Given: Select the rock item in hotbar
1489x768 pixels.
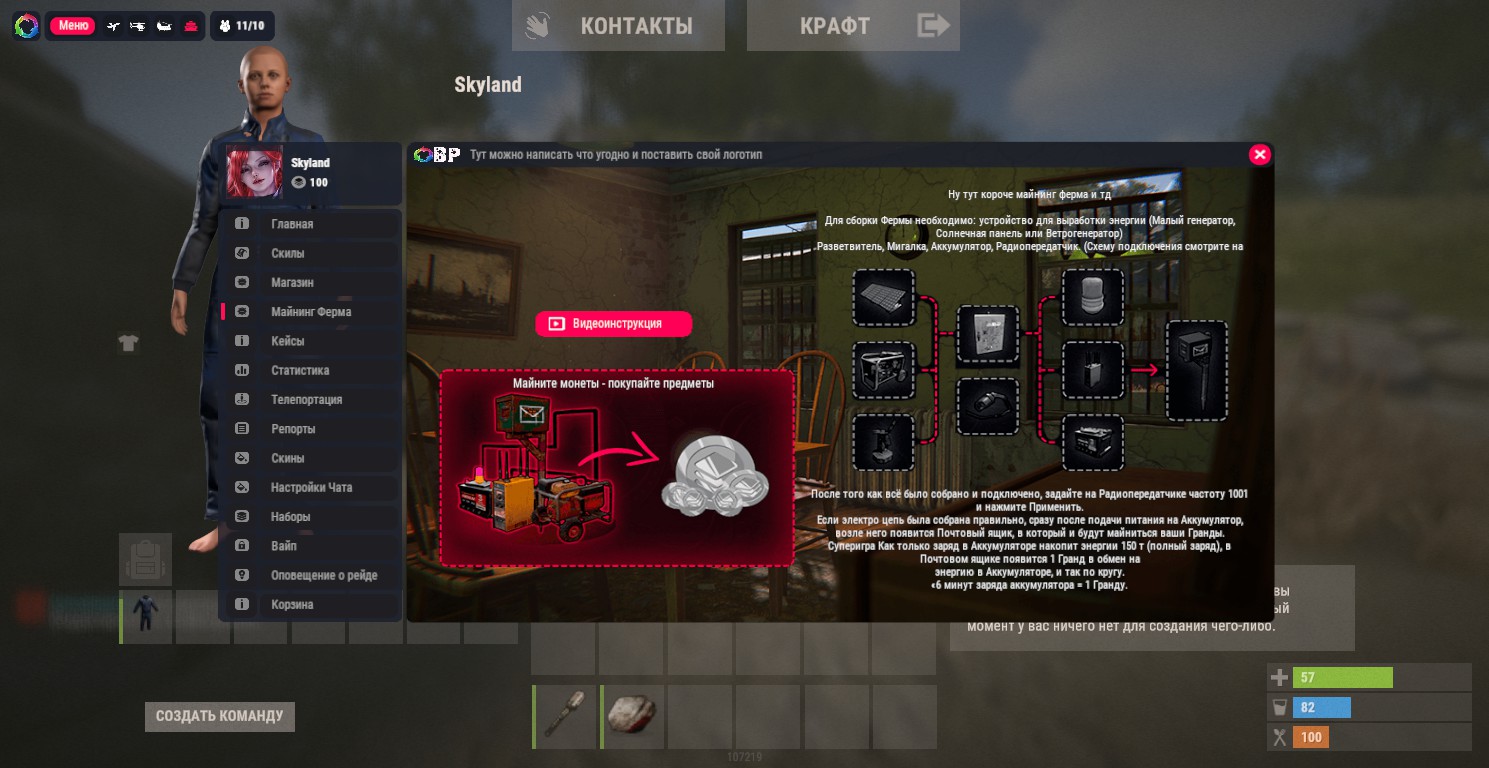Looking at the screenshot, I should pos(633,717).
